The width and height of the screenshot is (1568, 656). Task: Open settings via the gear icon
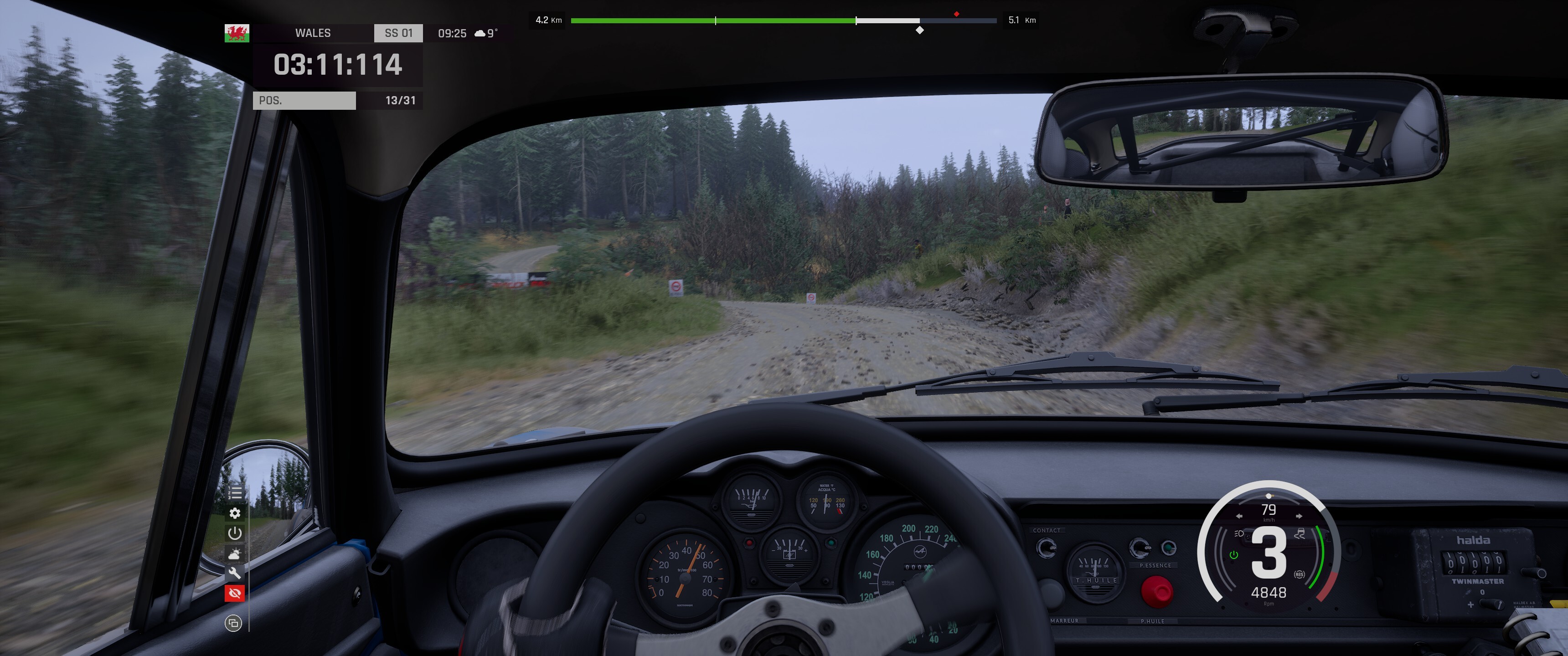pos(235,513)
